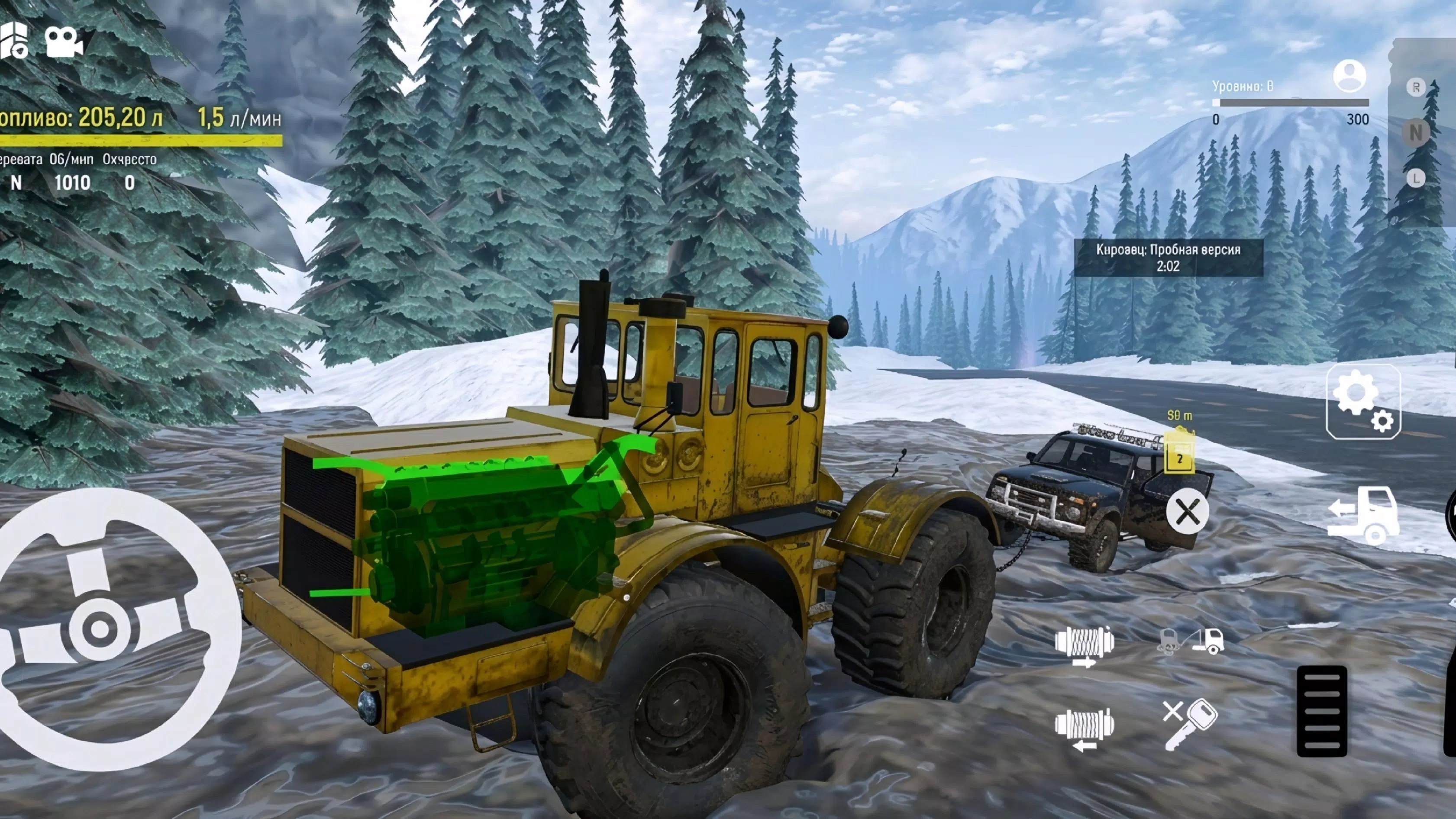
Task: Open the player profile avatar
Action: (x=1351, y=75)
